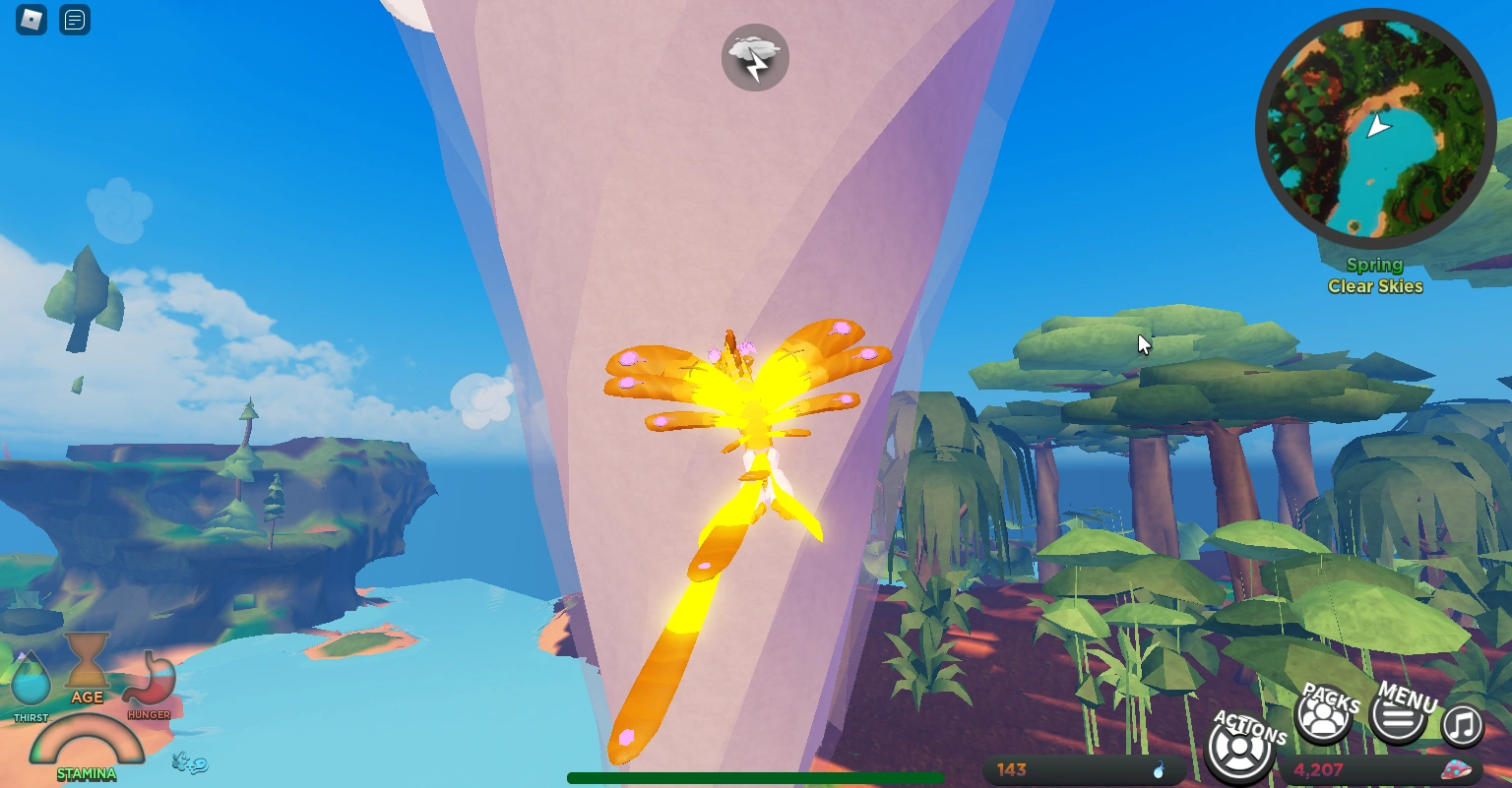The height and width of the screenshot is (788, 1512).
Task: Open the Packs panel
Action: pos(1323,717)
